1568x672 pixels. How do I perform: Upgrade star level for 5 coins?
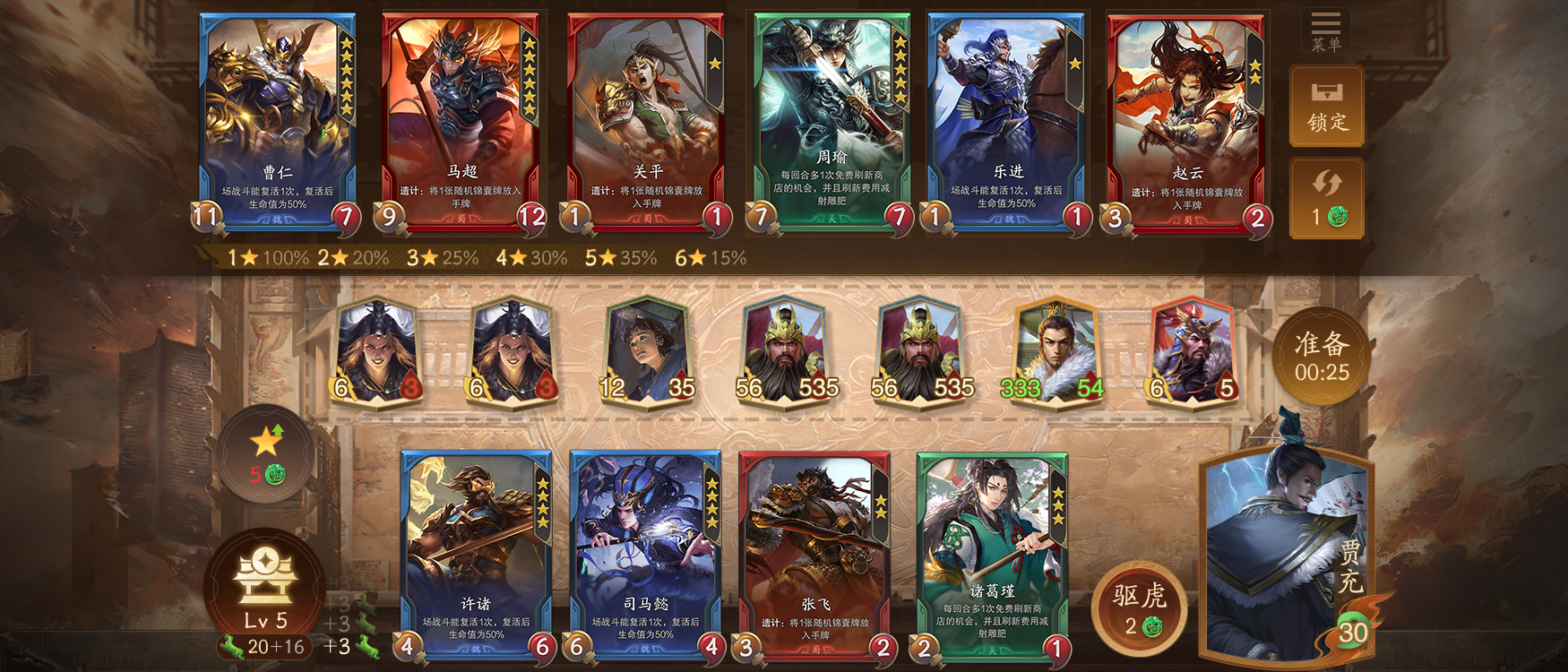tap(266, 452)
